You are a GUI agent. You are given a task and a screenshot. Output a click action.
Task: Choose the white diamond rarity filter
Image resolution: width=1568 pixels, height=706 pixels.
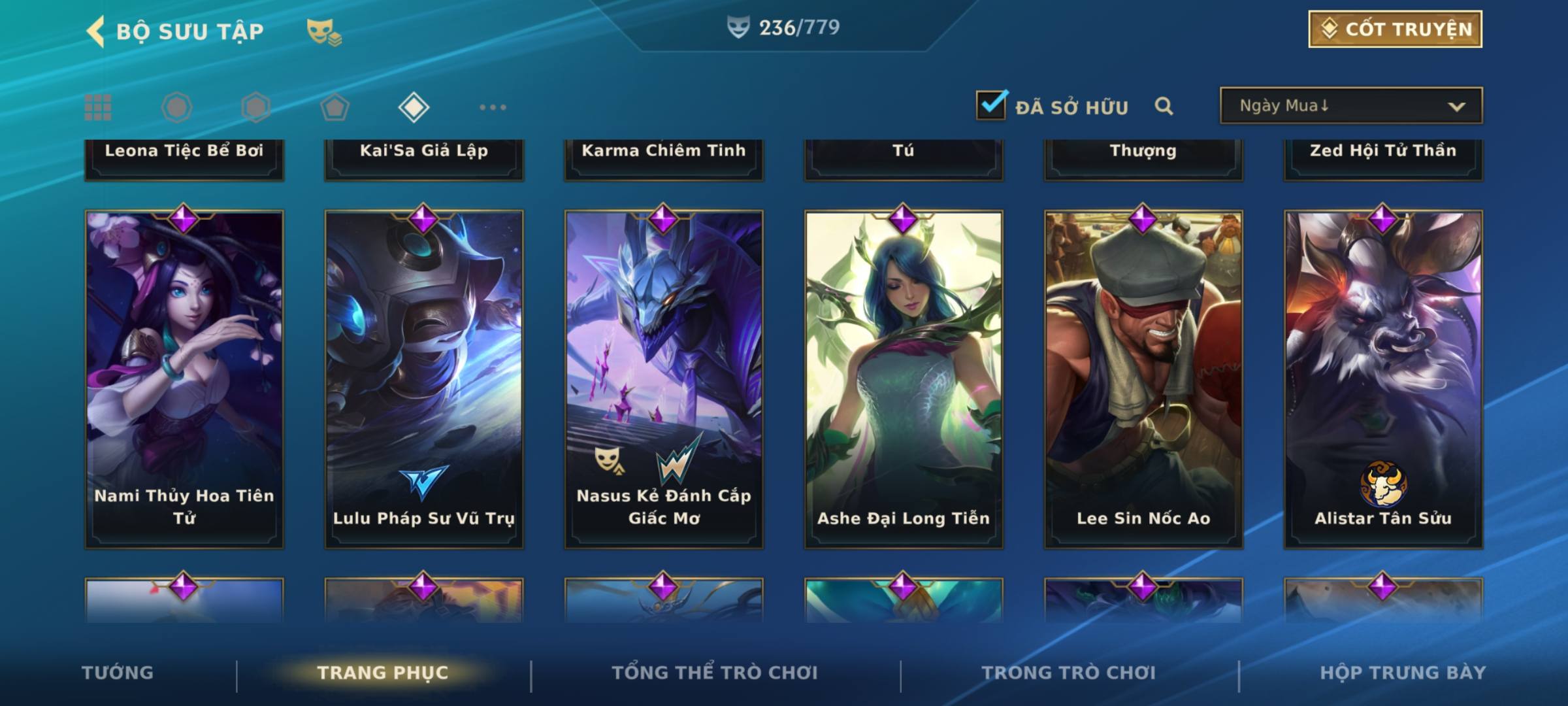click(x=414, y=107)
